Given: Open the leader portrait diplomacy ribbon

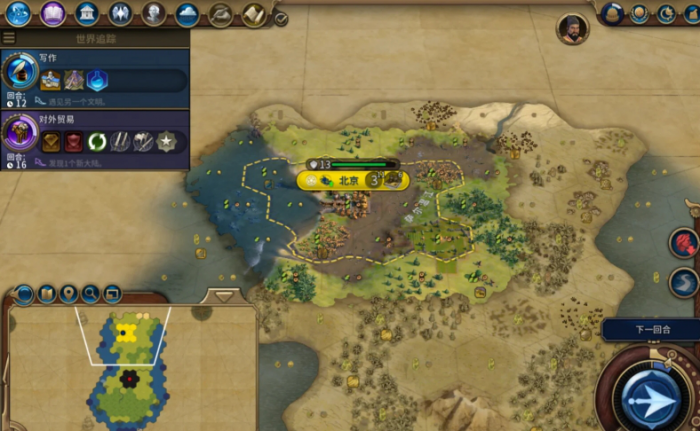Looking at the screenshot, I should point(573,29).
